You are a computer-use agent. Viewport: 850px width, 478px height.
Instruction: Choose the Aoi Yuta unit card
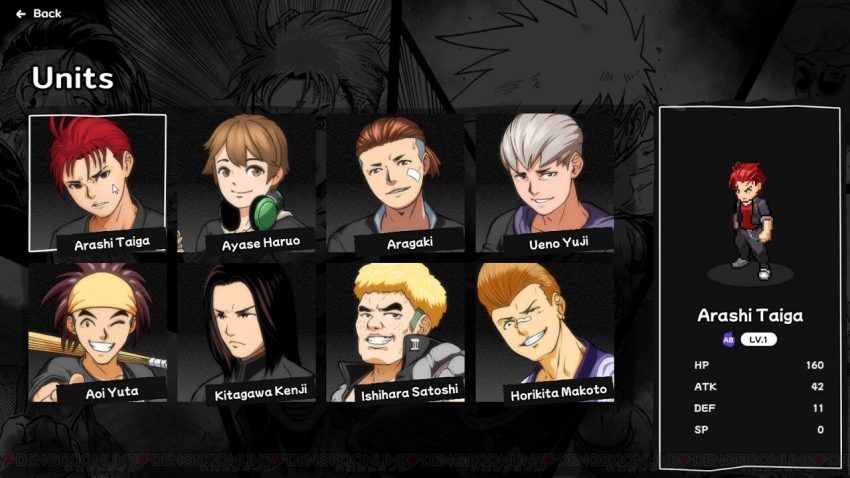tap(97, 332)
